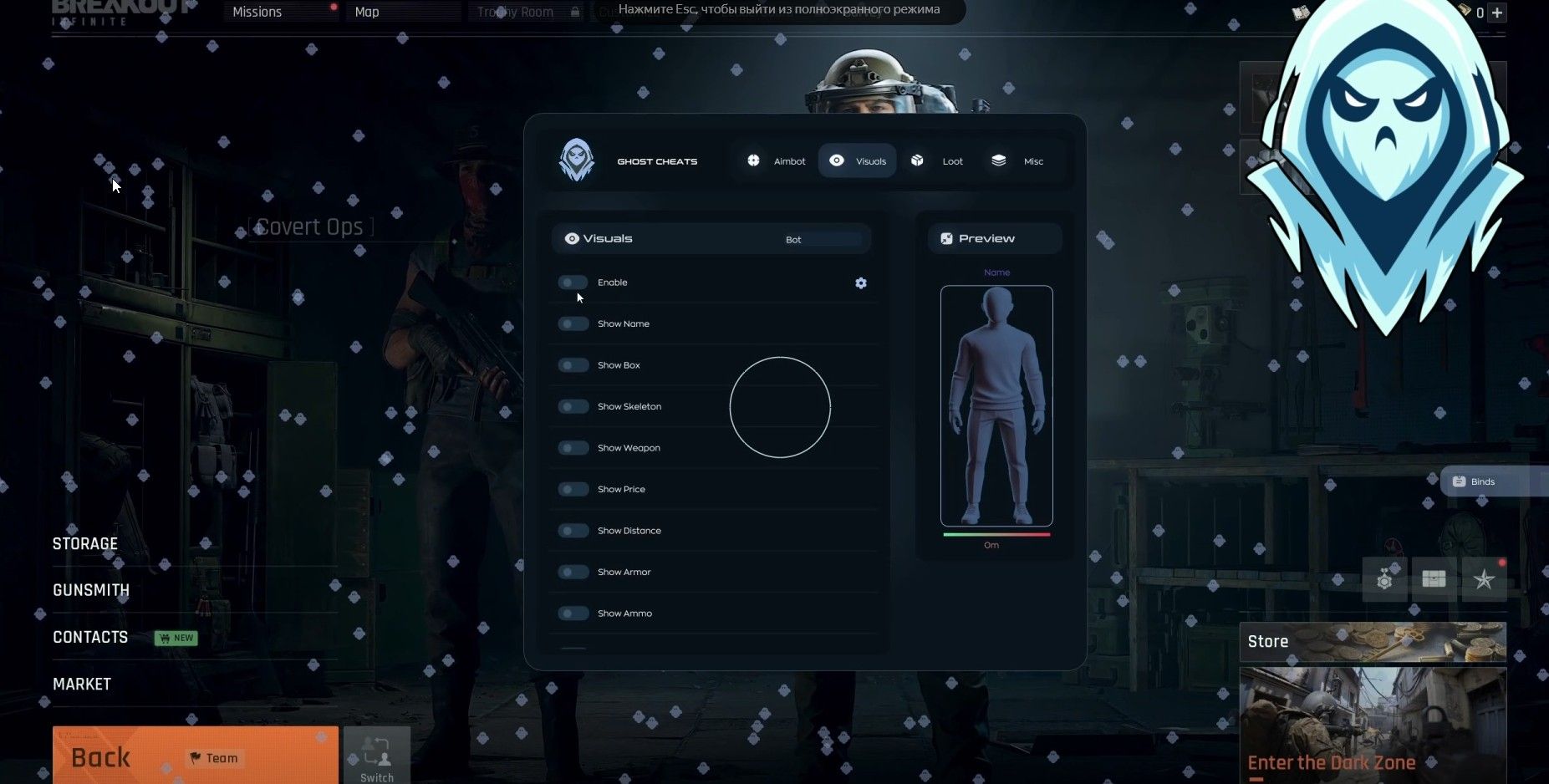Image resolution: width=1549 pixels, height=784 pixels.
Task: Click the plus button beside the currency
Action: click(x=1497, y=13)
